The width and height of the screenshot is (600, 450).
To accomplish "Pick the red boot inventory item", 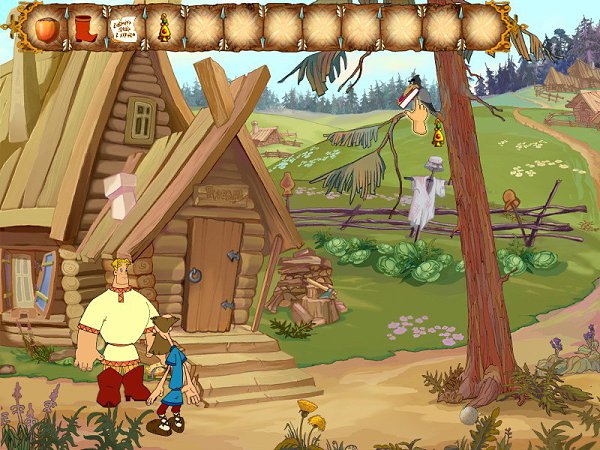I will click(84, 27).
